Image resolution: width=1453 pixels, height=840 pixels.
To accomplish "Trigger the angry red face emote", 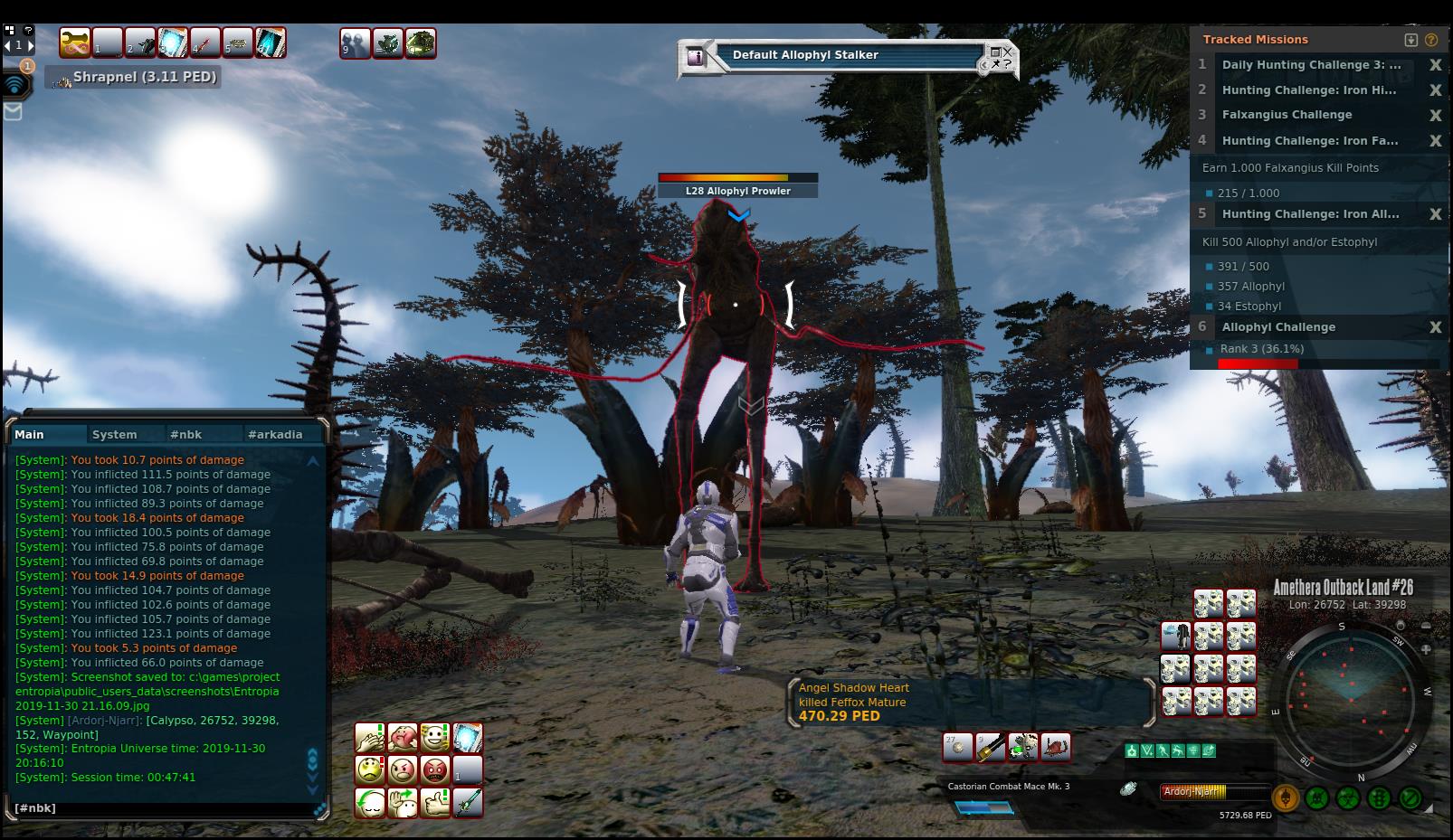I will click(435, 770).
